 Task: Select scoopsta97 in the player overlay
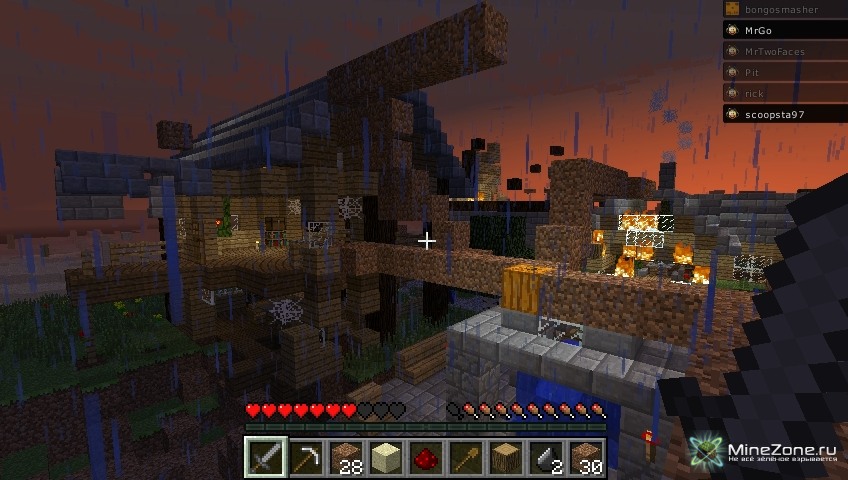pos(780,115)
